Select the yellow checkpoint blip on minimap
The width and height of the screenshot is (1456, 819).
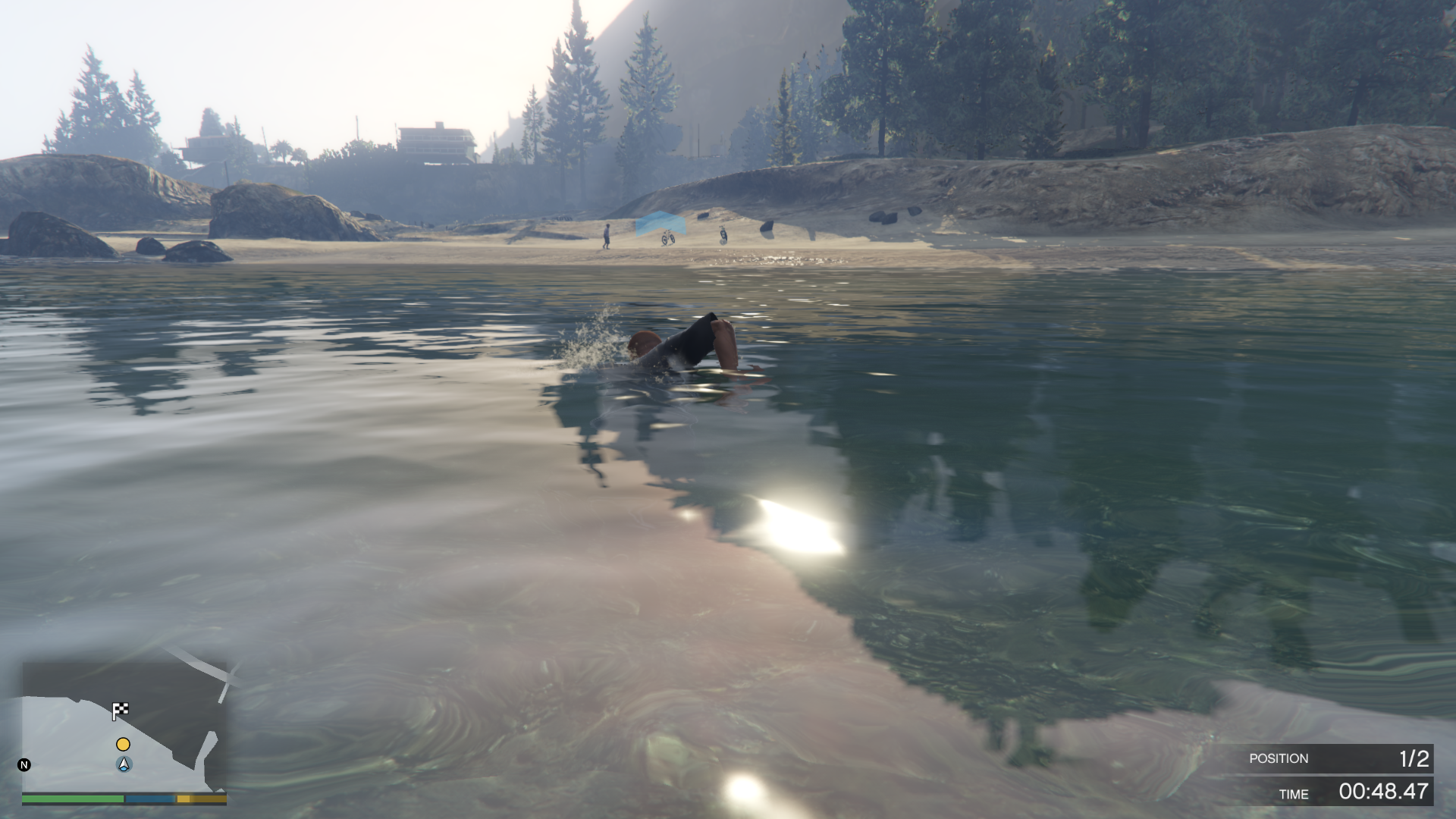click(x=123, y=745)
